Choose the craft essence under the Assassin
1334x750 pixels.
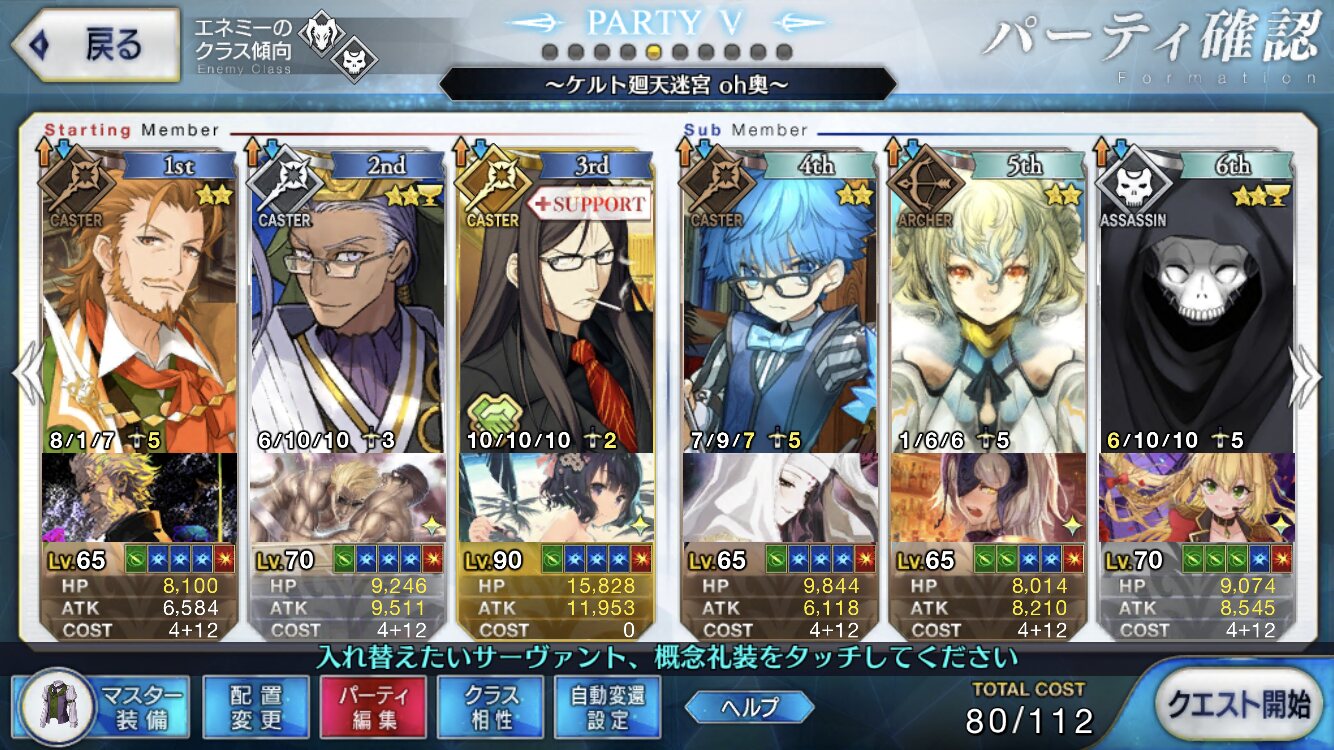1196,498
